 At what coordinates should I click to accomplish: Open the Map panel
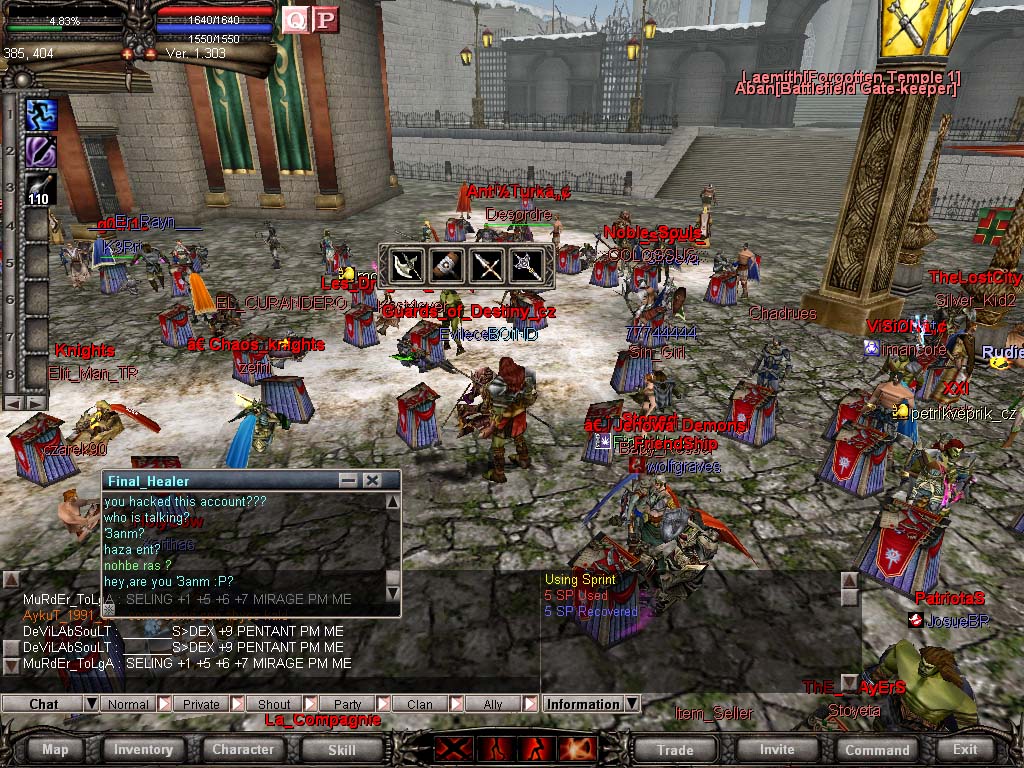(x=56, y=749)
